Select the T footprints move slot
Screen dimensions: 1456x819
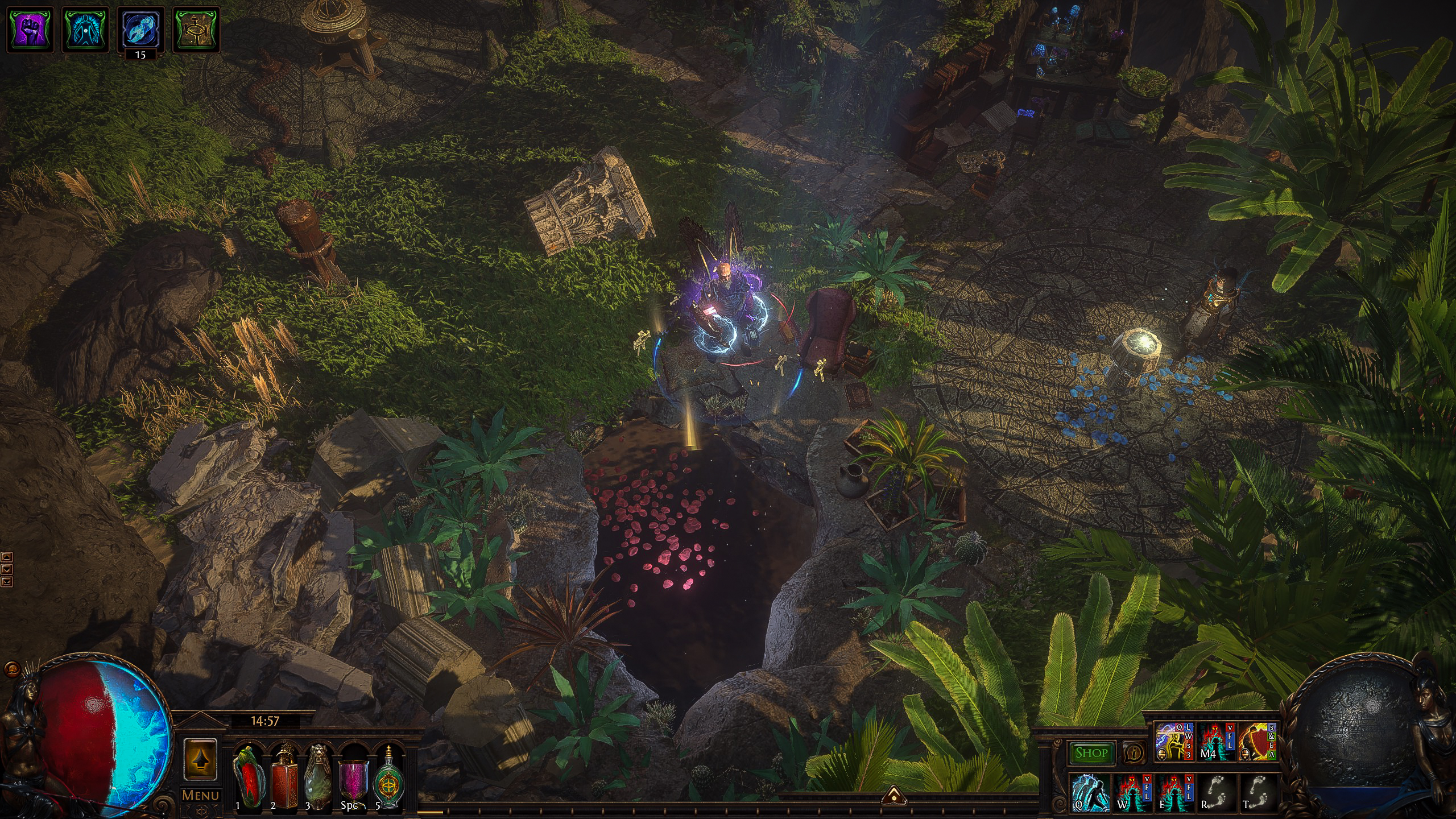pos(1258,792)
